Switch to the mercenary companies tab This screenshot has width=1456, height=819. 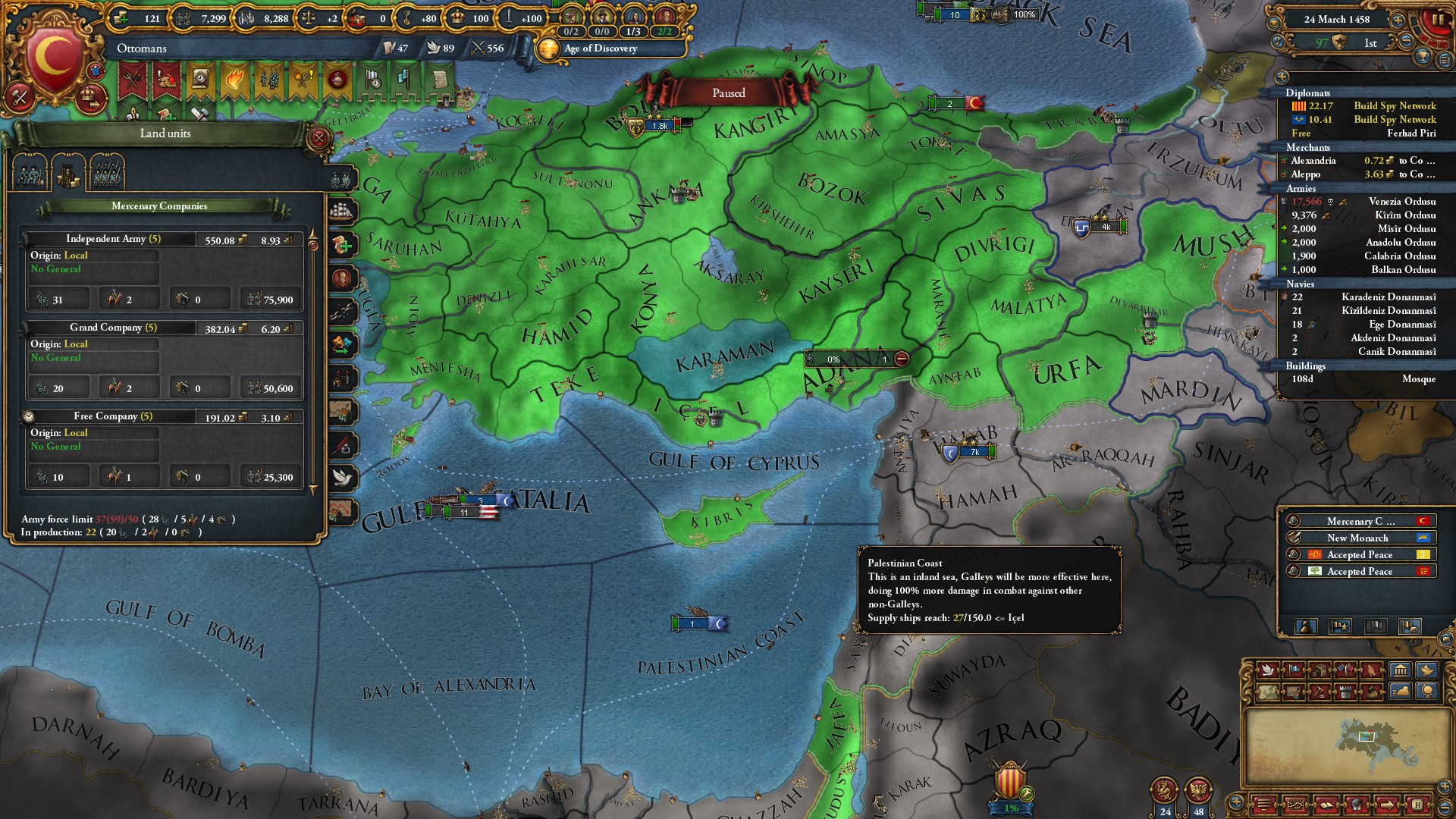click(x=67, y=173)
